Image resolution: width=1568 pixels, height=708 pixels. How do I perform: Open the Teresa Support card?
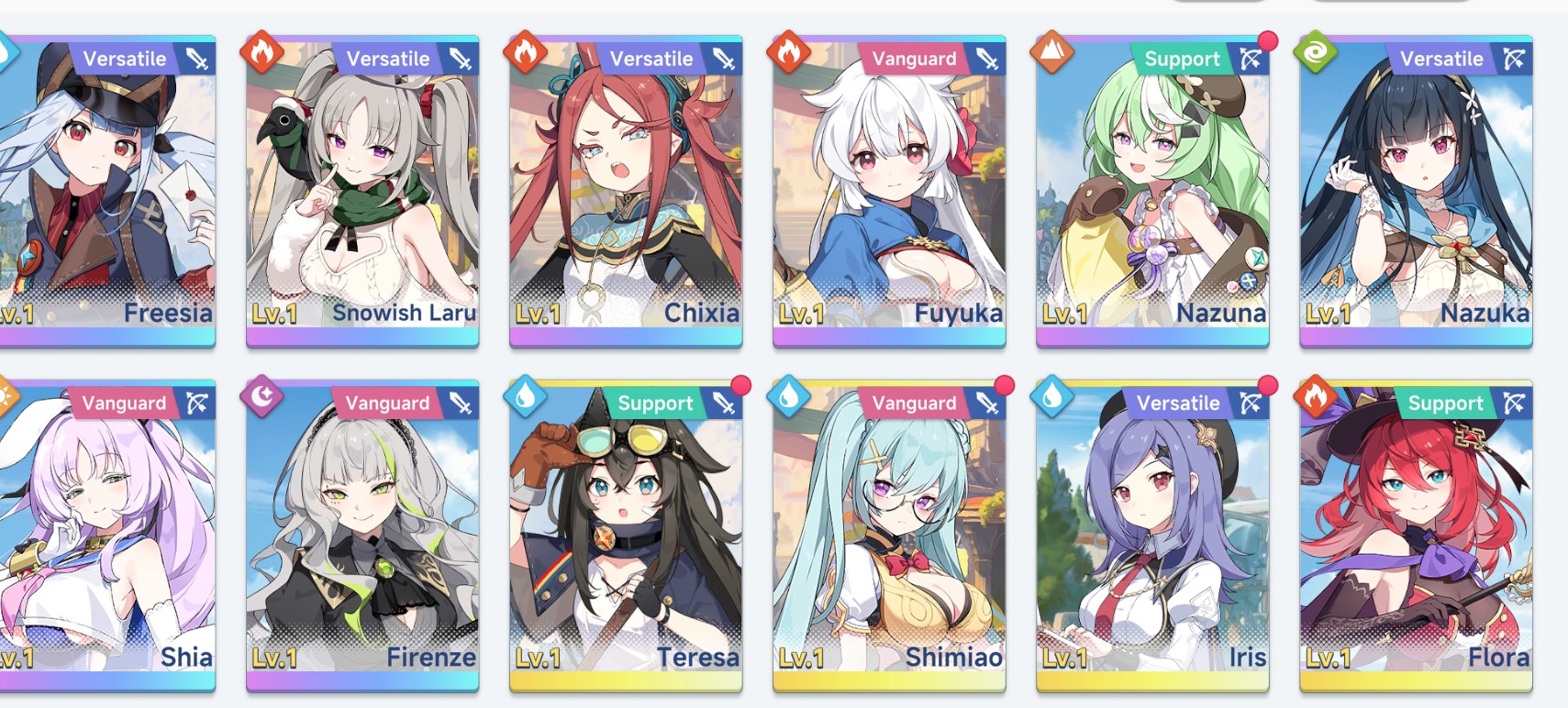tap(626, 537)
